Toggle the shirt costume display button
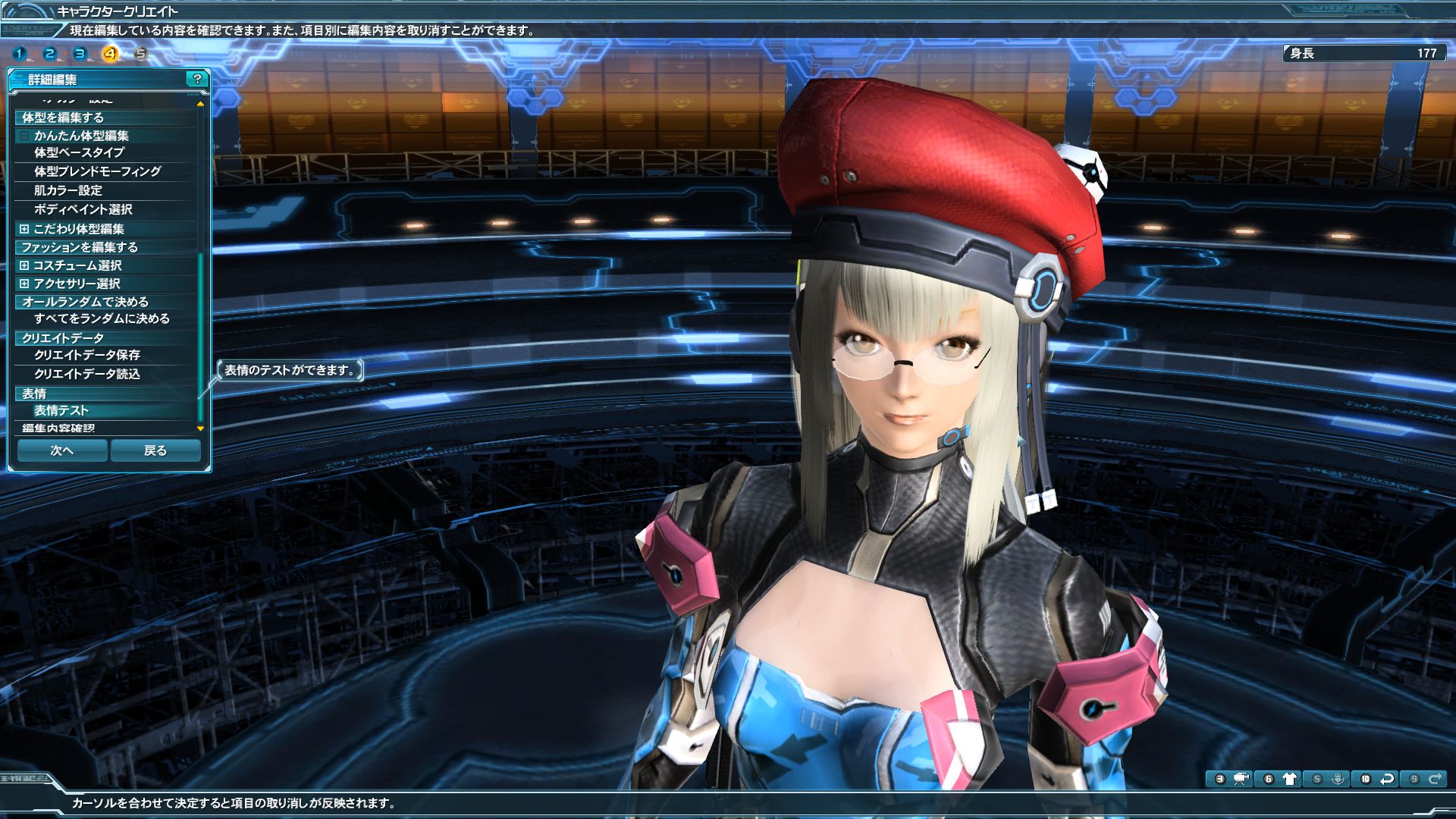This screenshot has height=819, width=1456. pos(1289,779)
